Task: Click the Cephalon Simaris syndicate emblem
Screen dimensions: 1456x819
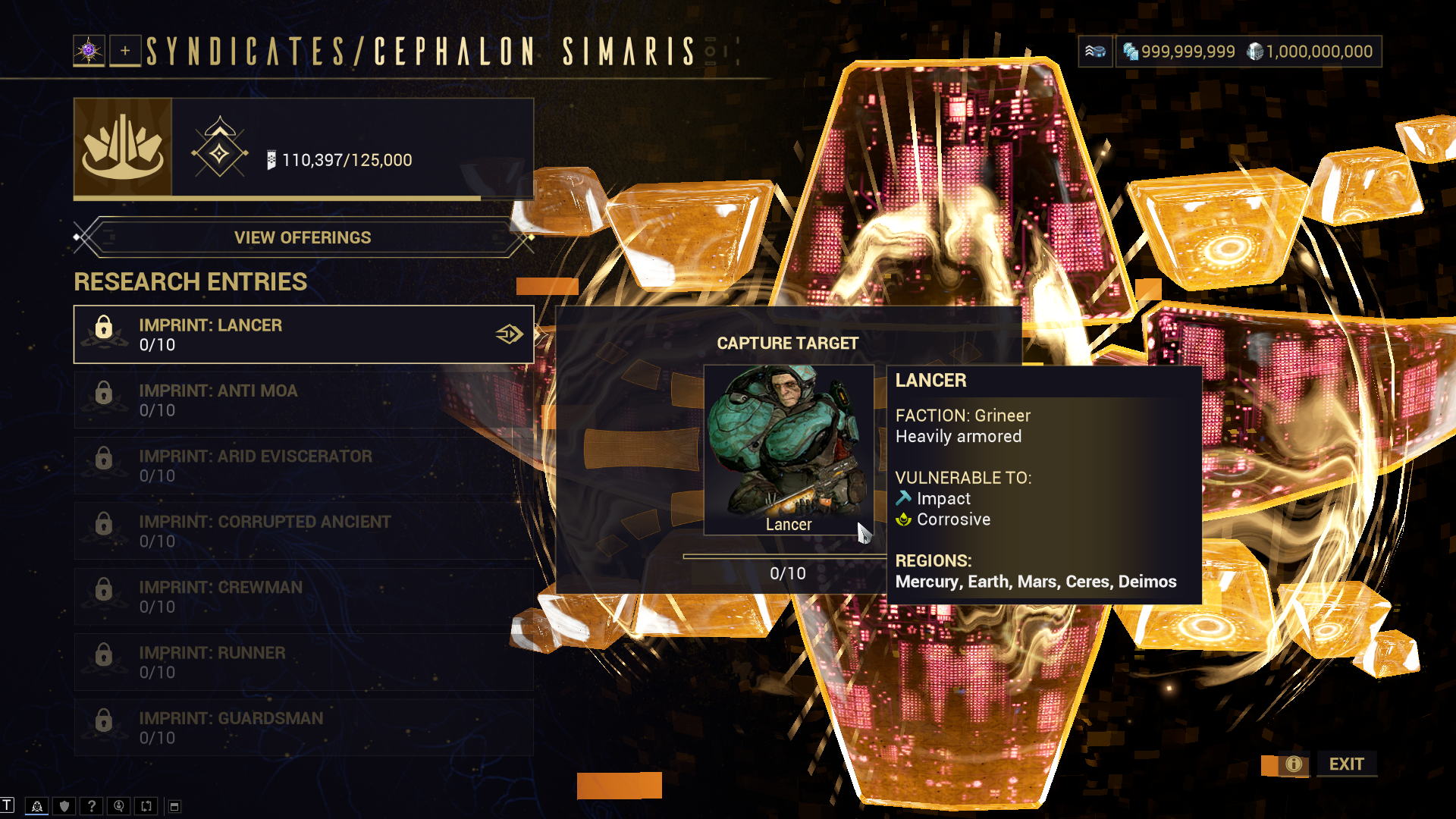Action: click(123, 147)
